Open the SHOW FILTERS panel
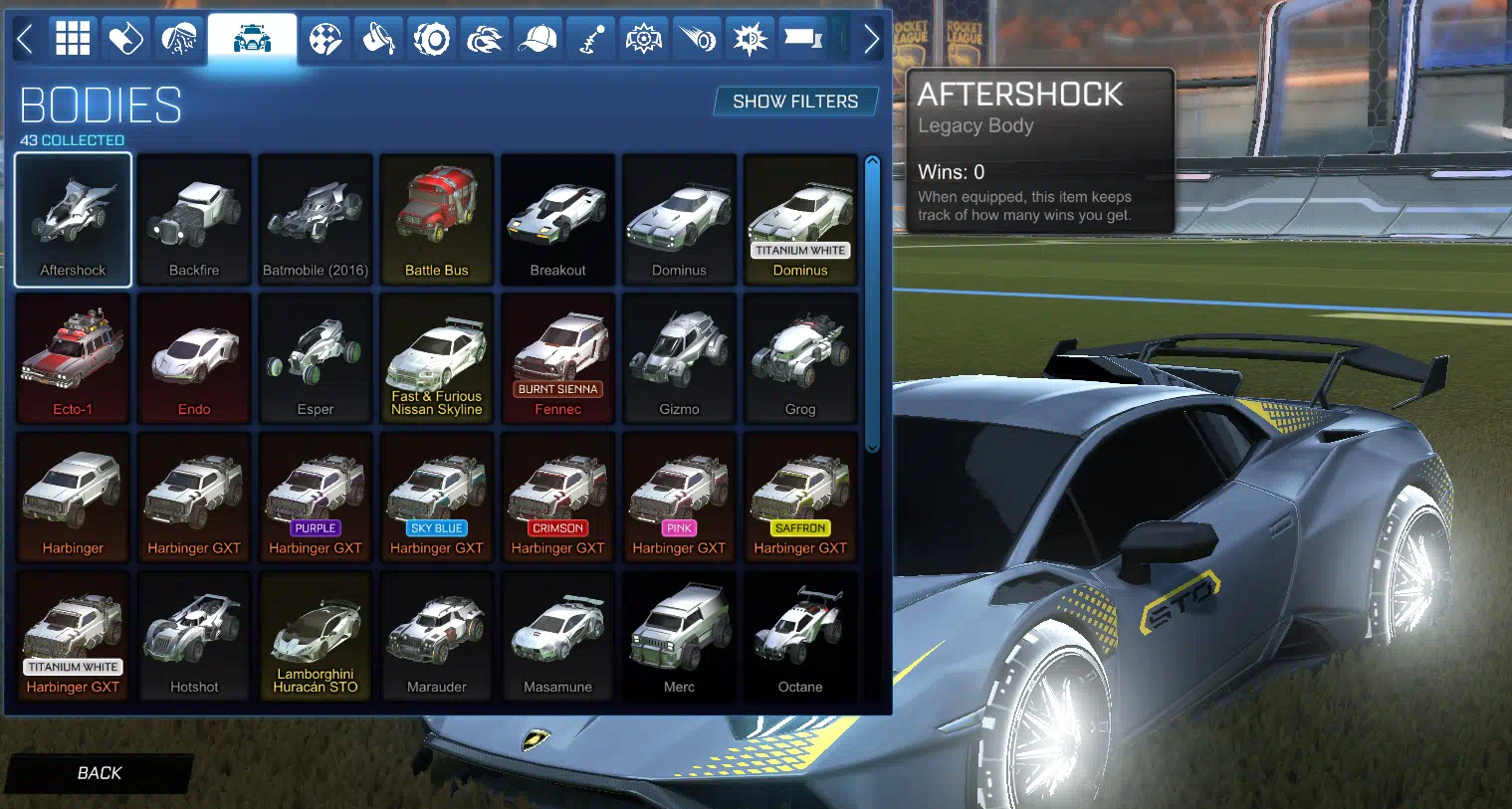This screenshot has height=809, width=1512. coord(794,101)
